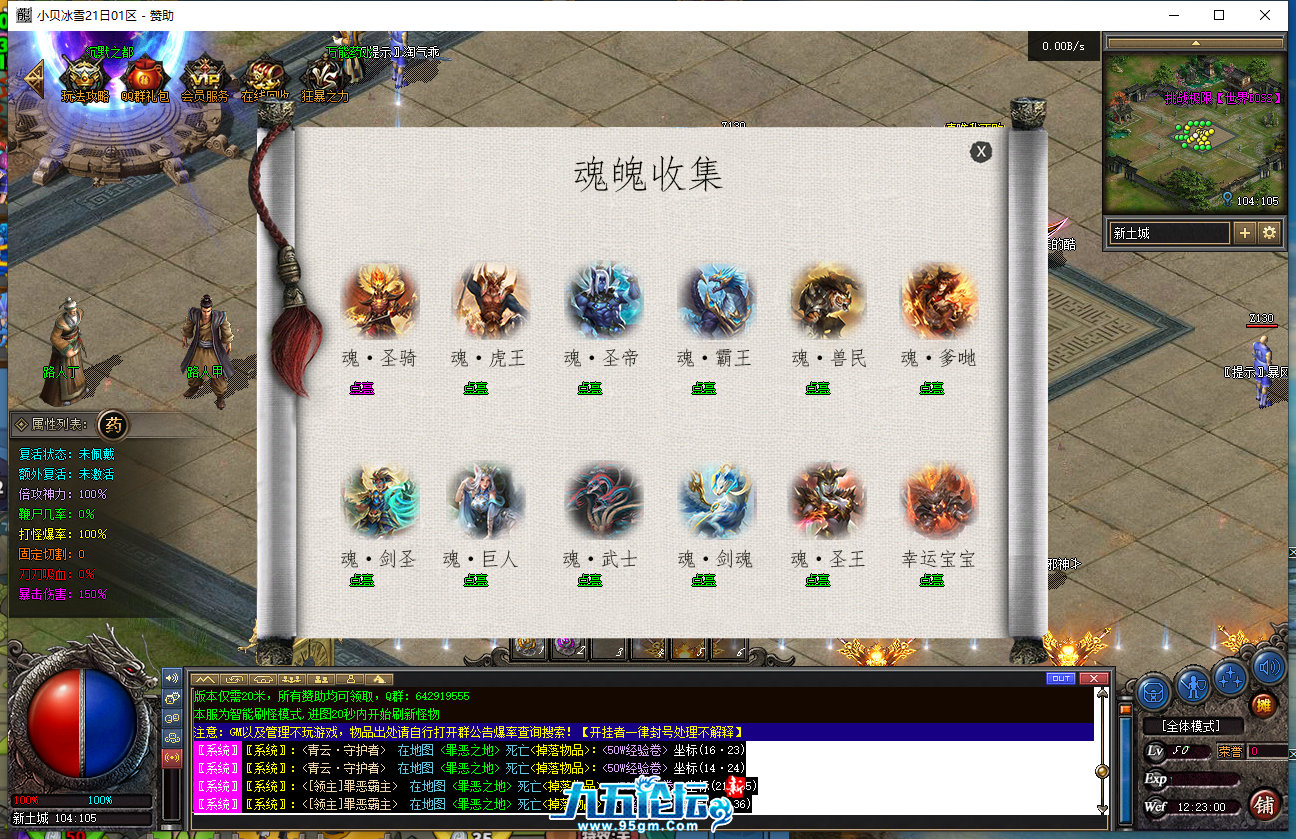Claim 魂·圣骑 via its 点击 link
Viewport: 1296px width, 839px height.
coord(361,388)
